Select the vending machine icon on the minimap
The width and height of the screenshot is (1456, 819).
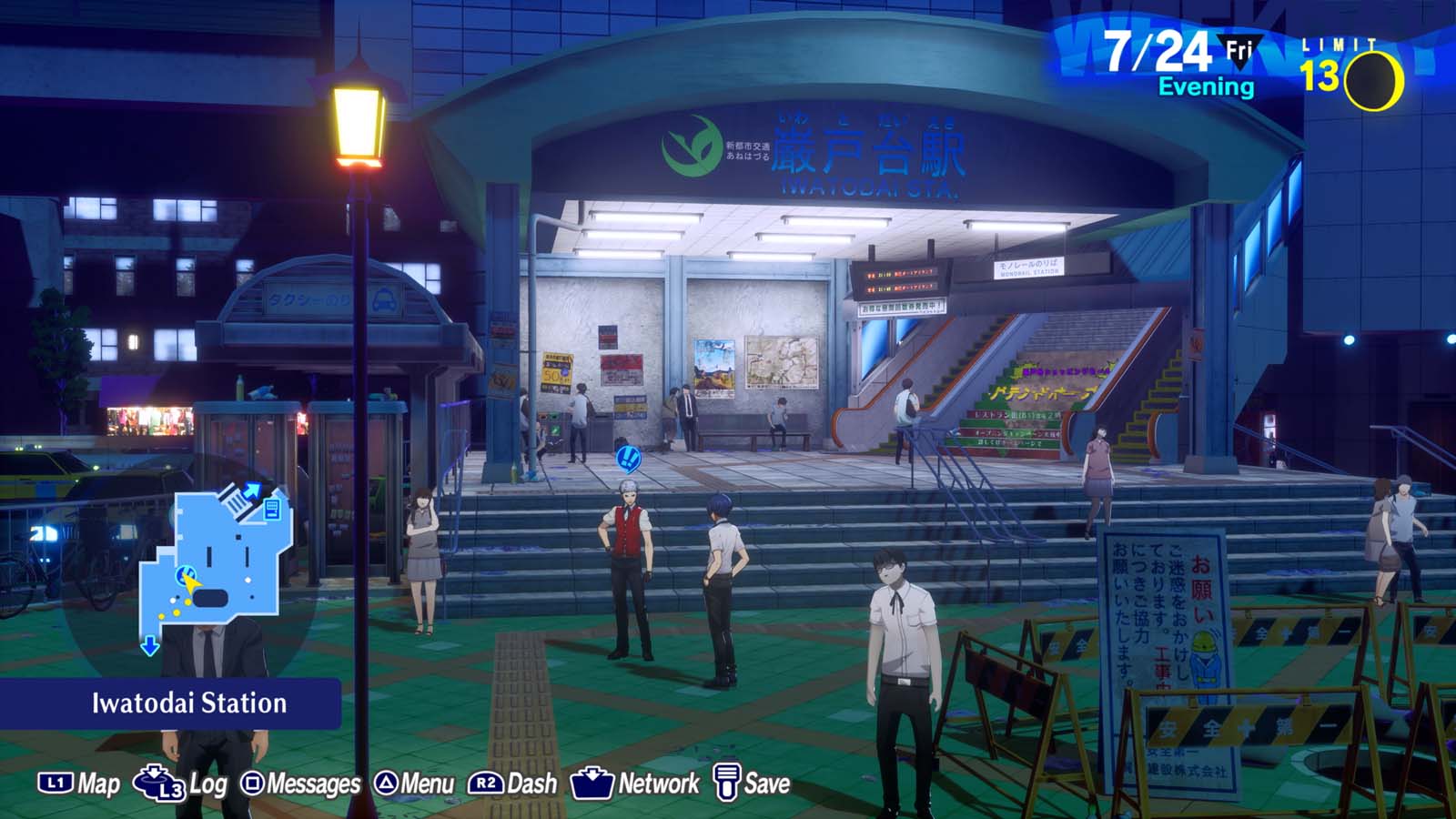click(x=271, y=511)
